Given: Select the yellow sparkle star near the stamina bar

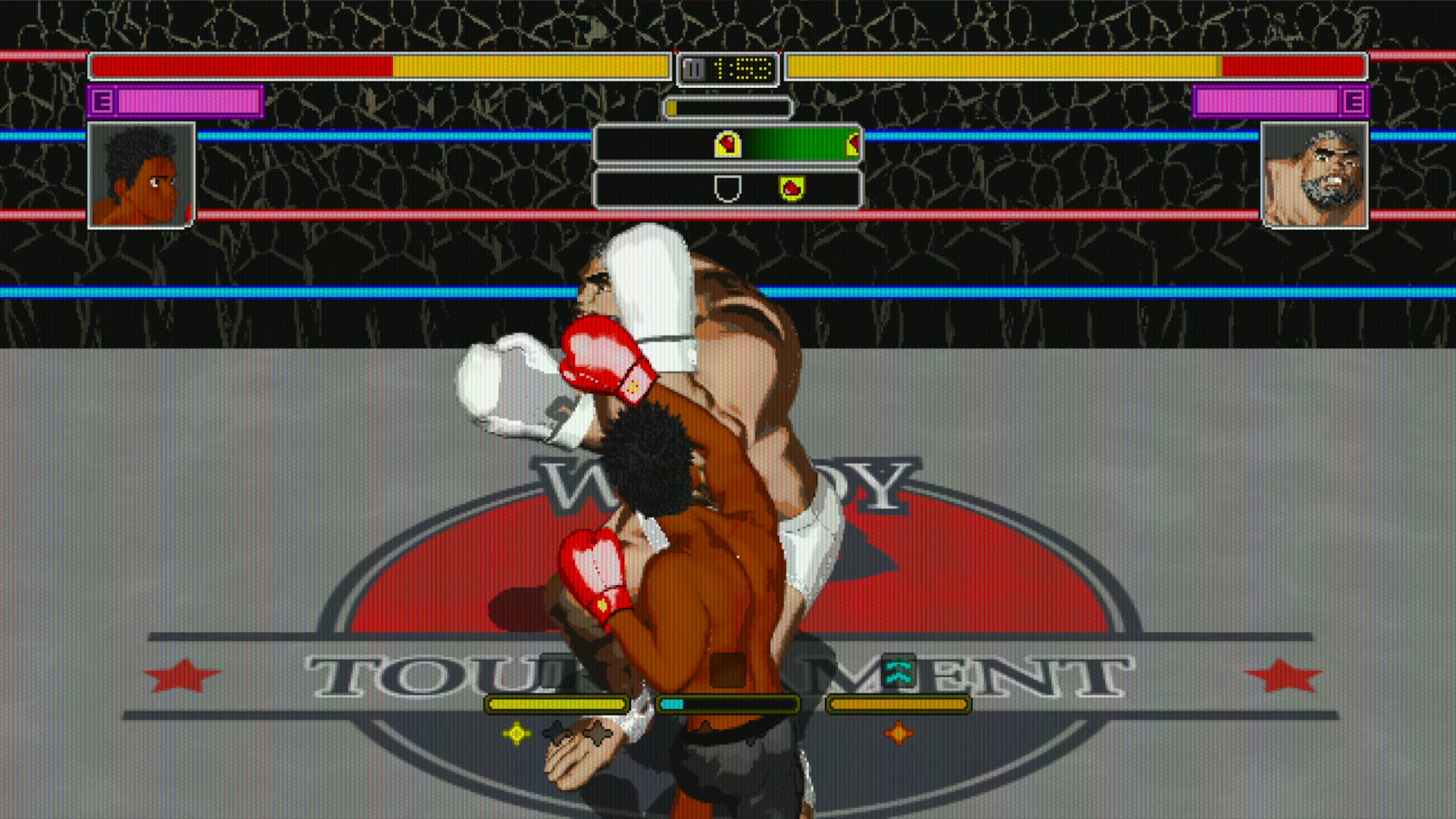Looking at the screenshot, I should tap(517, 733).
